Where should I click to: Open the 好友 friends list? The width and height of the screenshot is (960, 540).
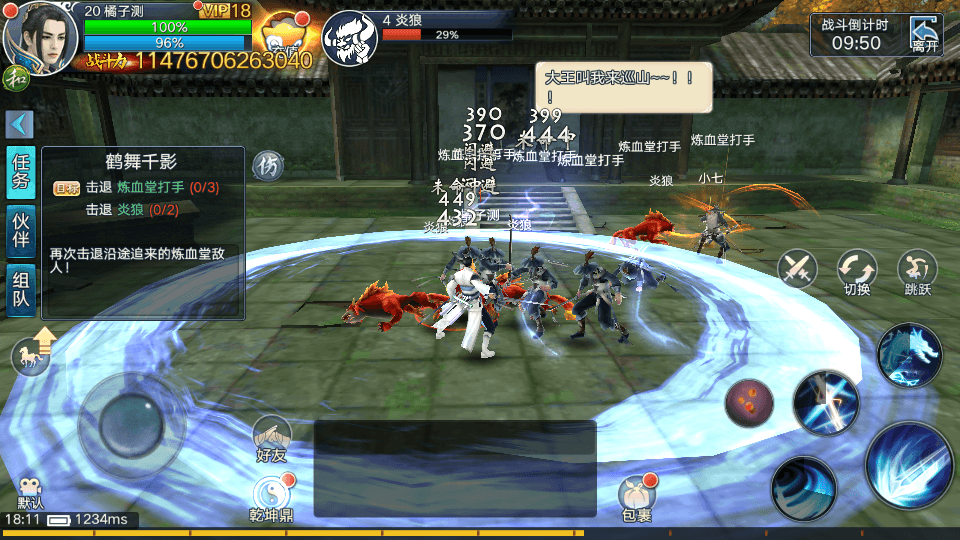271,439
